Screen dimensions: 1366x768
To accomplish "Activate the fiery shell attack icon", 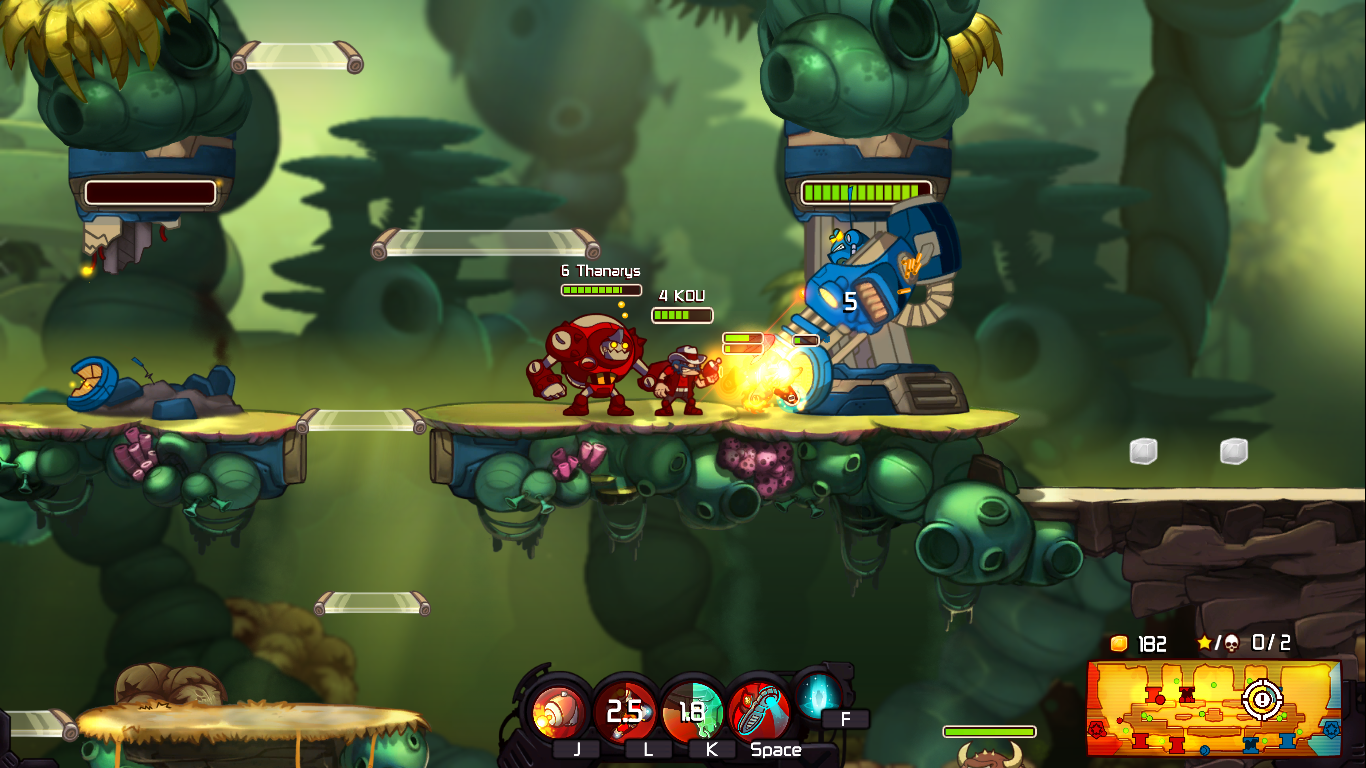I will click(x=558, y=712).
